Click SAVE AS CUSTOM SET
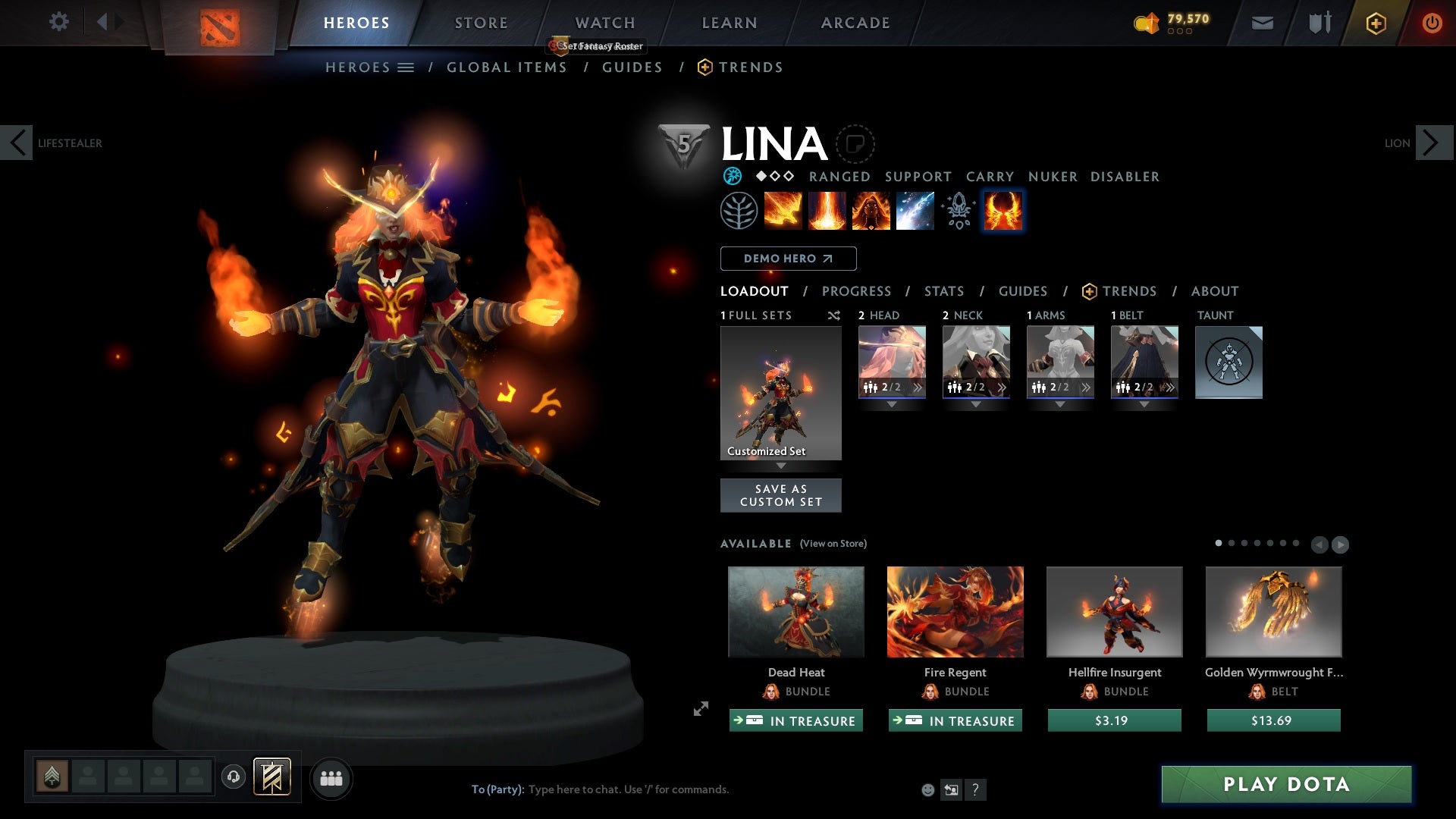The width and height of the screenshot is (1456, 819). [x=780, y=494]
